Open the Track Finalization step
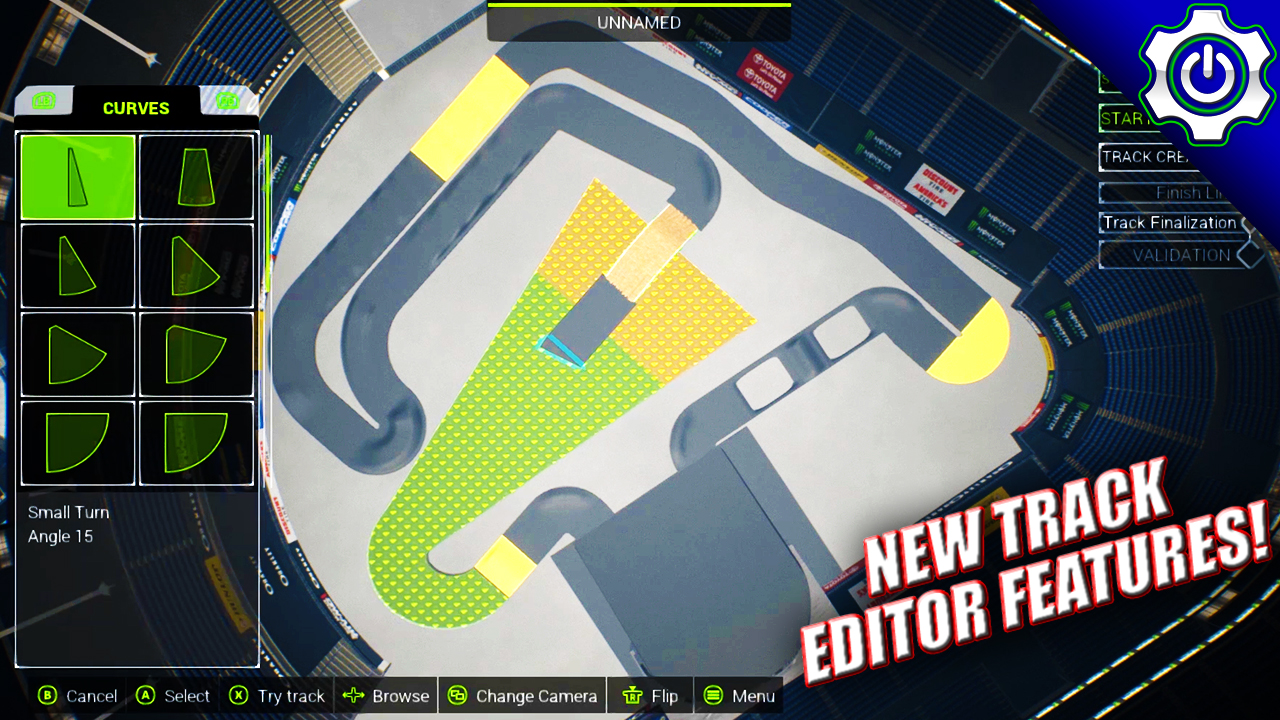The height and width of the screenshot is (720, 1280). [x=1170, y=223]
